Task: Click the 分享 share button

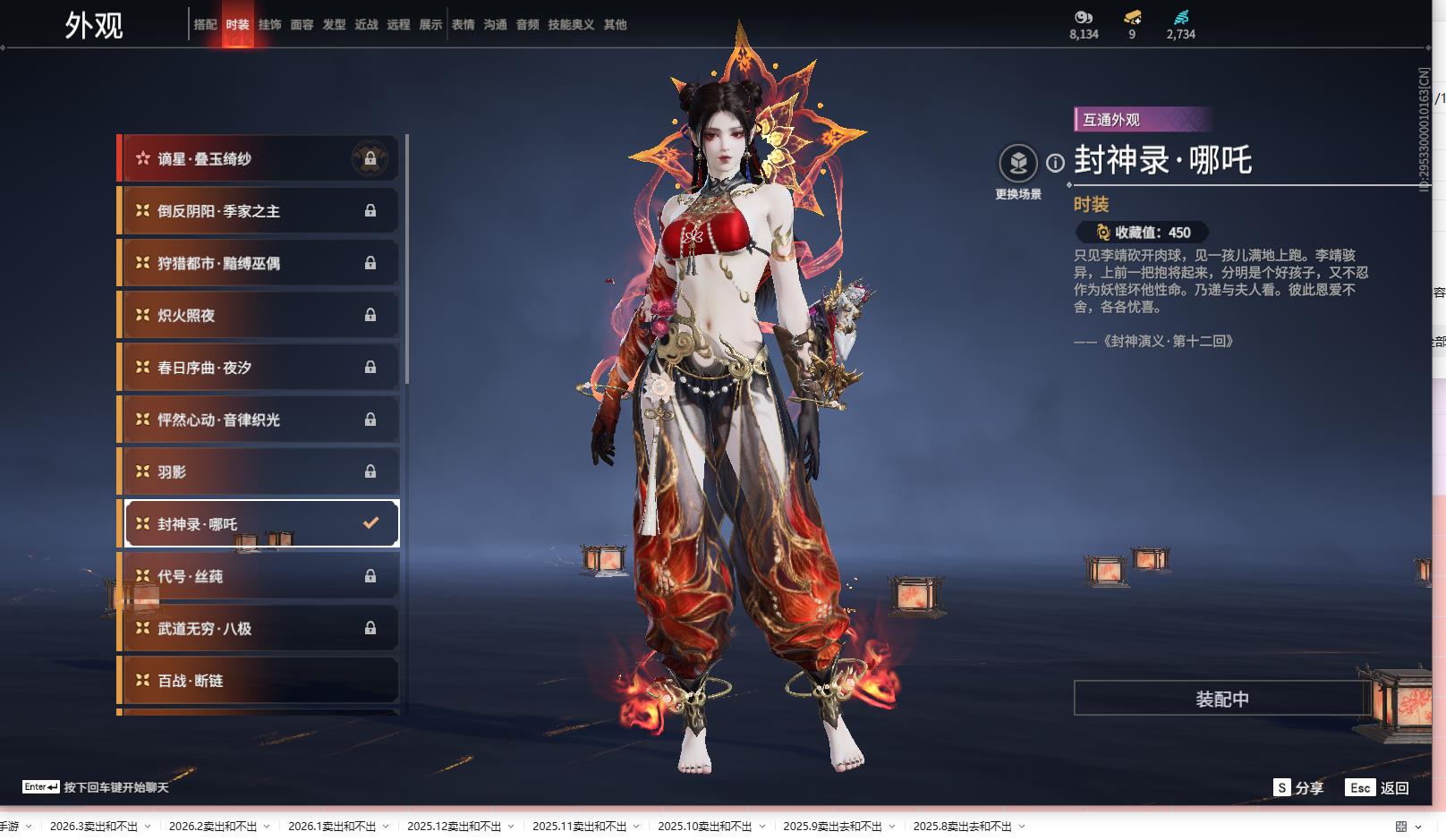Action: [x=1298, y=787]
